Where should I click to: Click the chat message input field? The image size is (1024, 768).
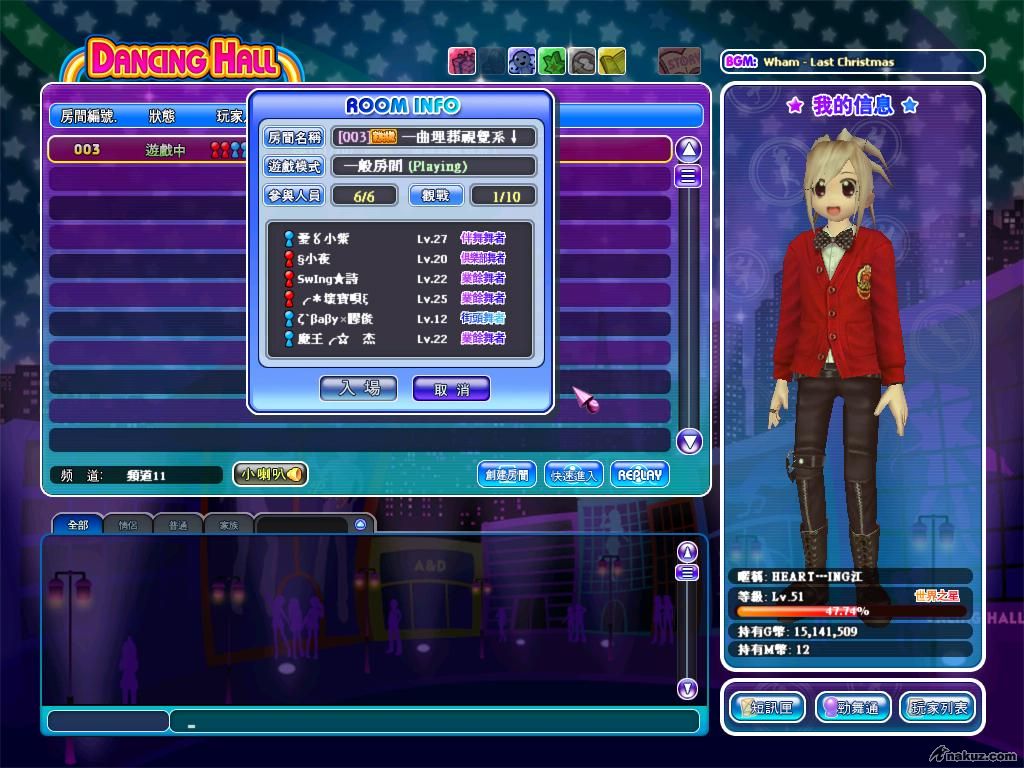[x=433, y=721]
